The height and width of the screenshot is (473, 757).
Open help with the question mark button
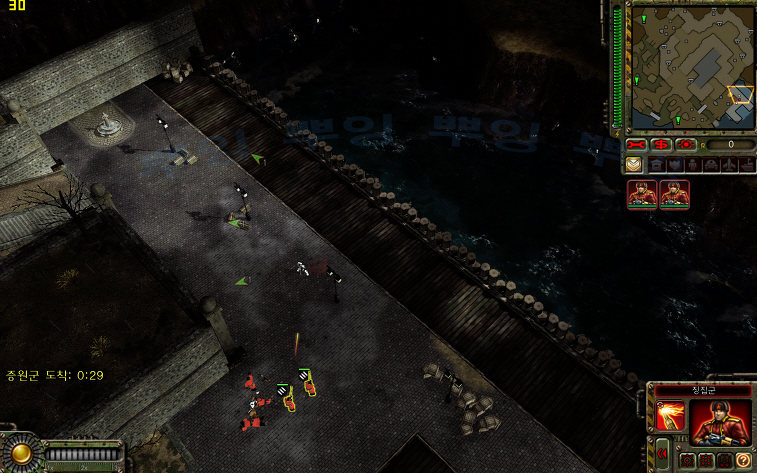pyautogui.click(x=743, y=460)
